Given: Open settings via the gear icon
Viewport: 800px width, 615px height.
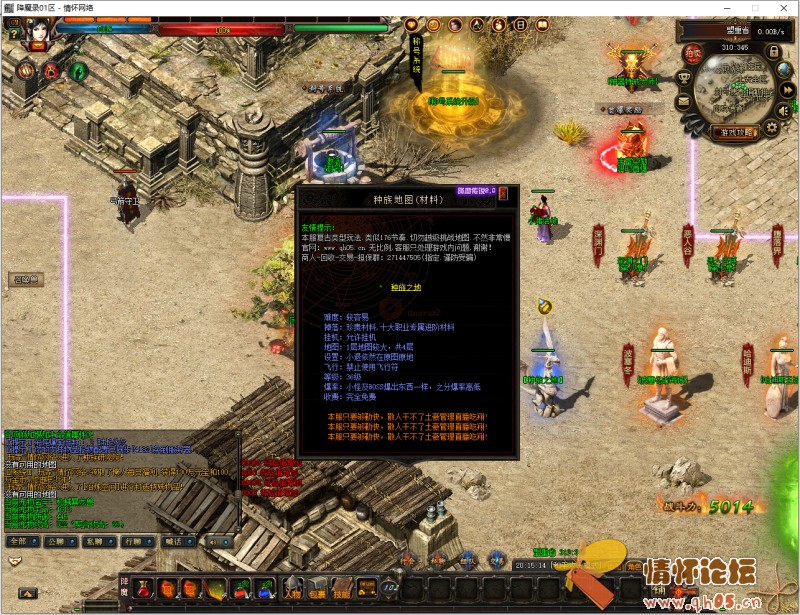Looking at the screenshot, I should point(770,127).
